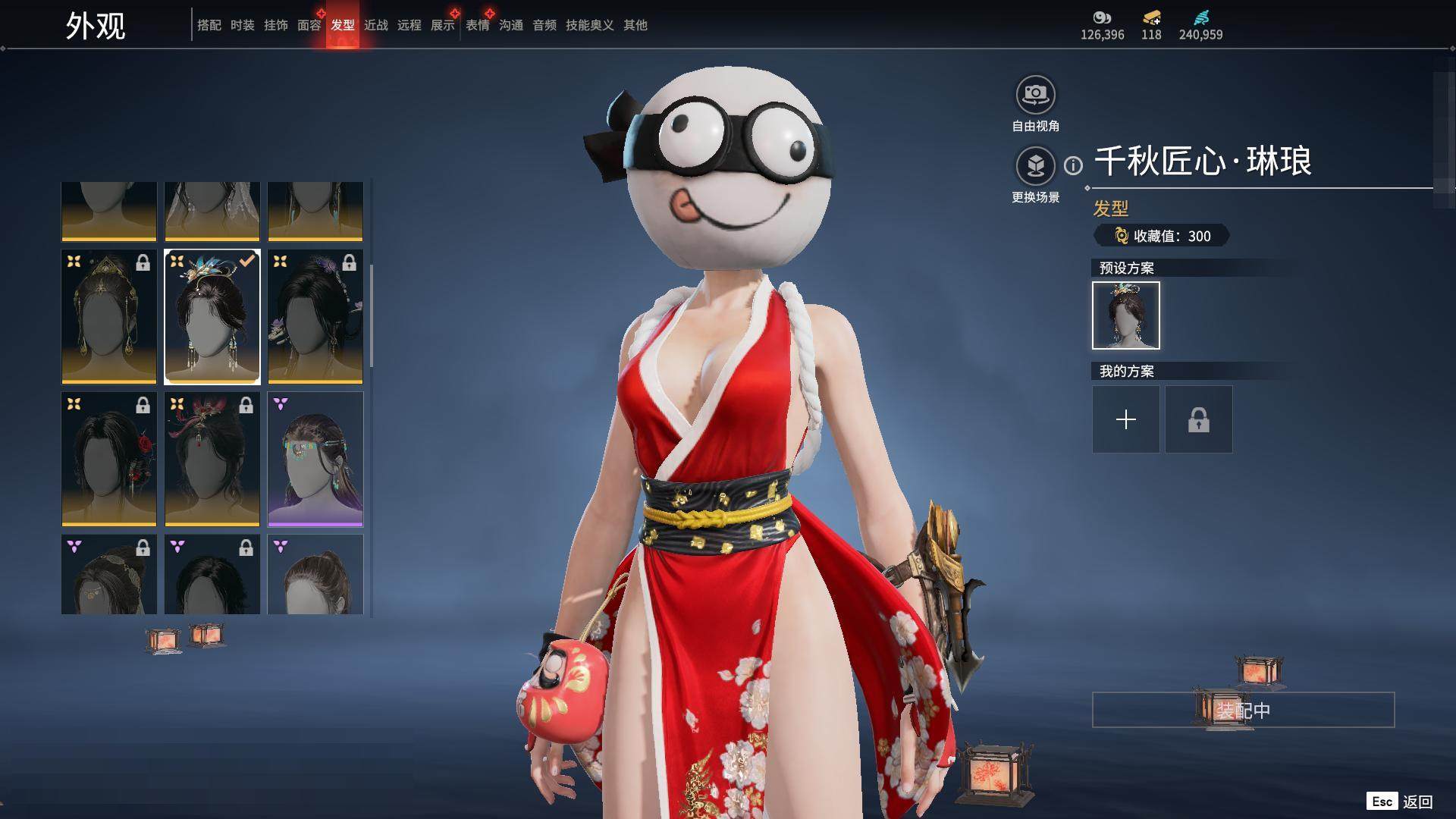Open the 表情 tab
The height and width of the screenshot is (819, 1456).
pyautogui.click(x=477, y=25)
